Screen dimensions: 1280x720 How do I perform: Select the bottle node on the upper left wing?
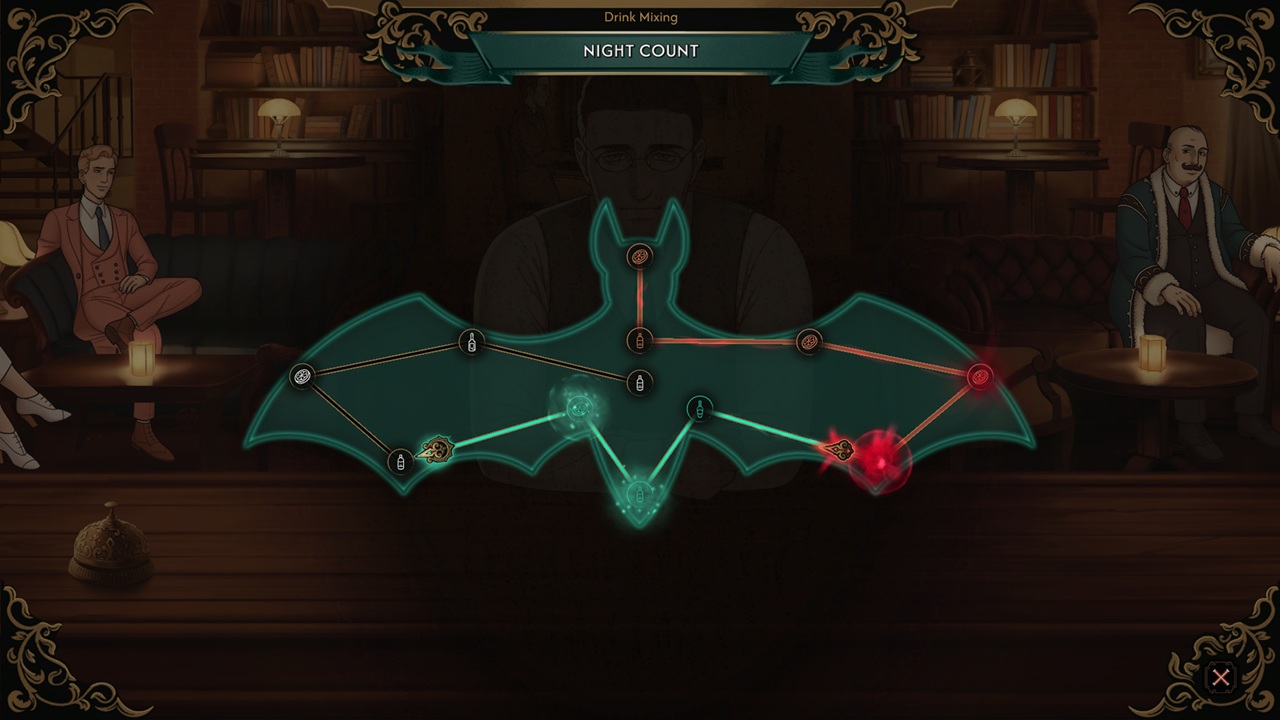pyautogui.click(x=470, y=342)
